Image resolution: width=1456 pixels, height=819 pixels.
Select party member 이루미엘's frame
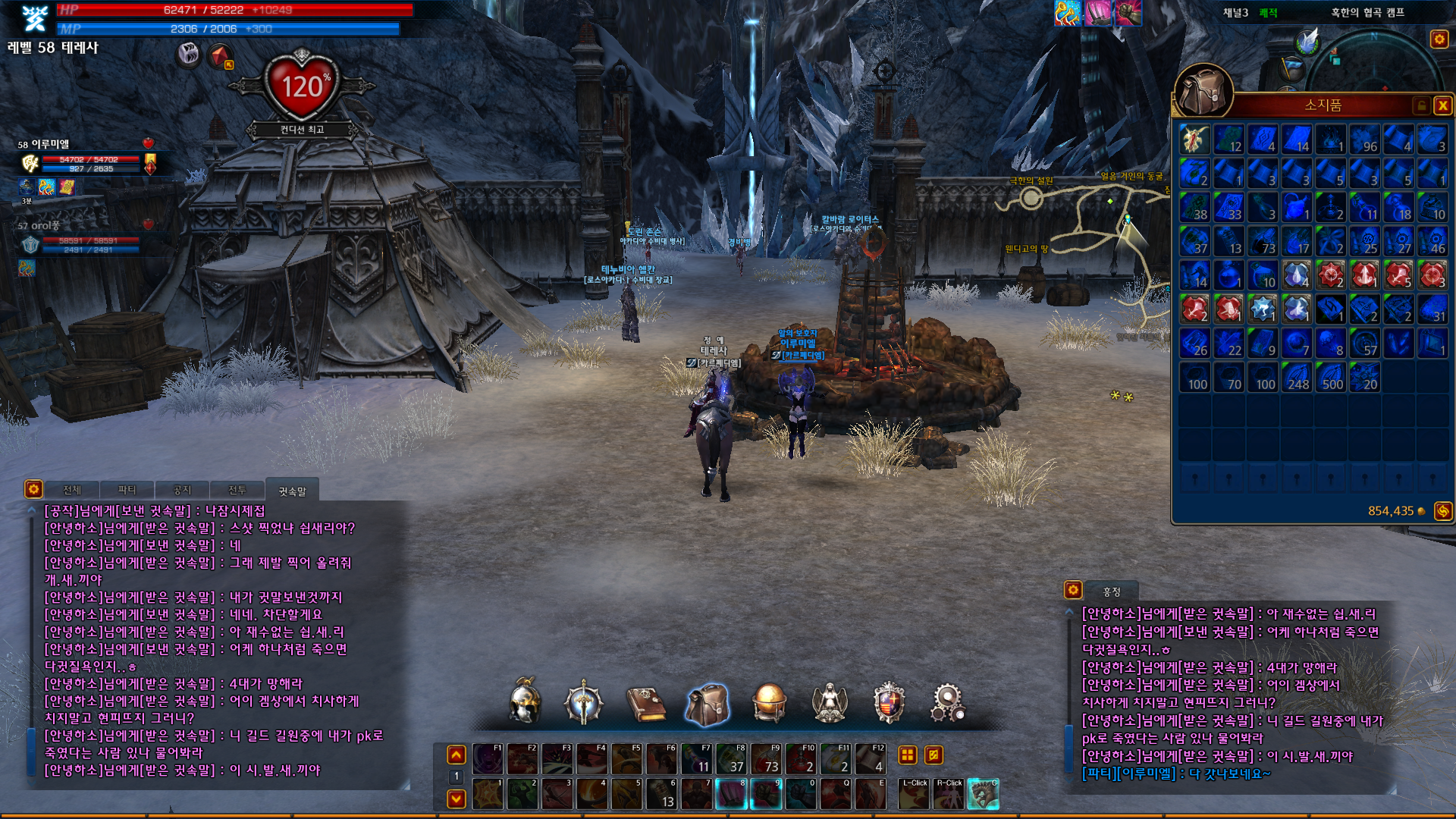(83, 162)
